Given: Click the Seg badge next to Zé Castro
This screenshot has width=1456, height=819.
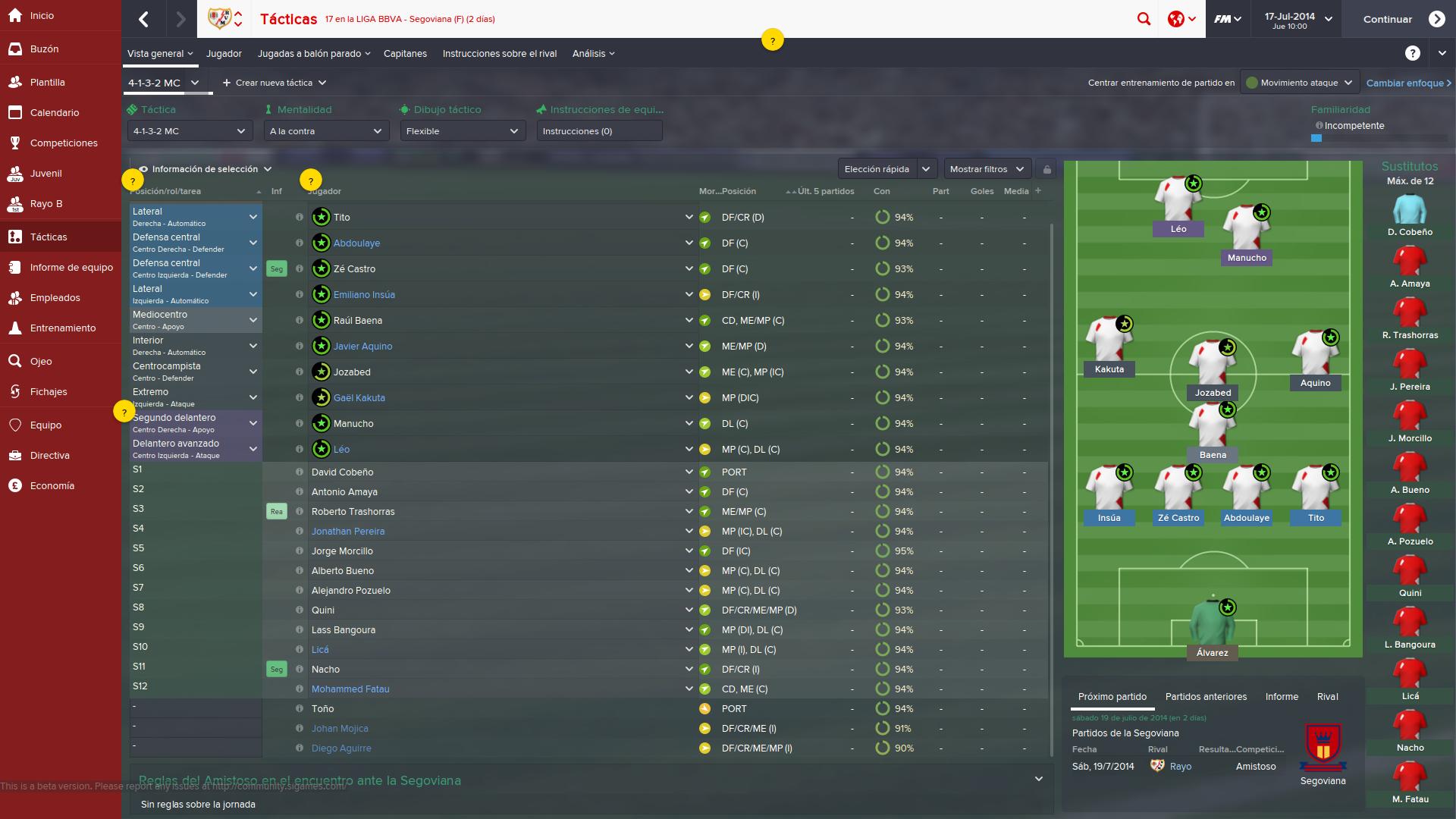Looking at the screenshot, I should tap(277, 268).
